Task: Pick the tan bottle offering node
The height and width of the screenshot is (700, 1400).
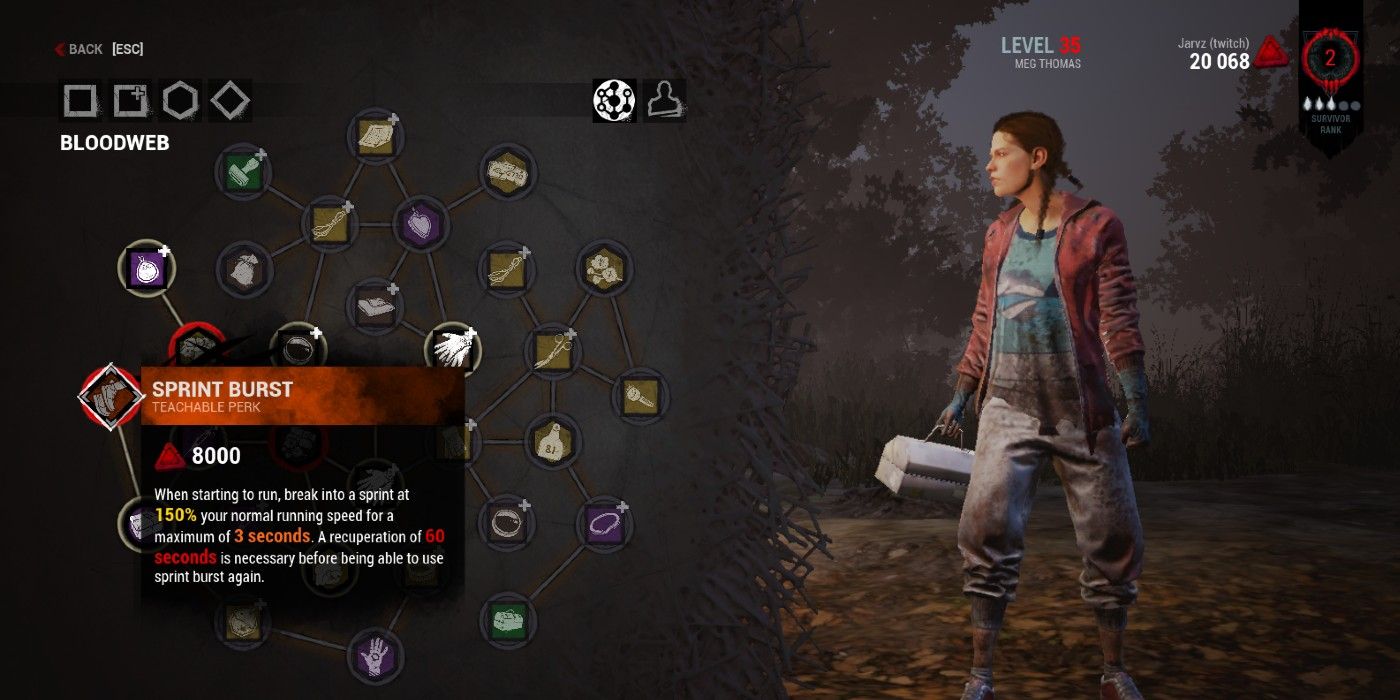Action: pyautogui.click(x=551, y=441)
